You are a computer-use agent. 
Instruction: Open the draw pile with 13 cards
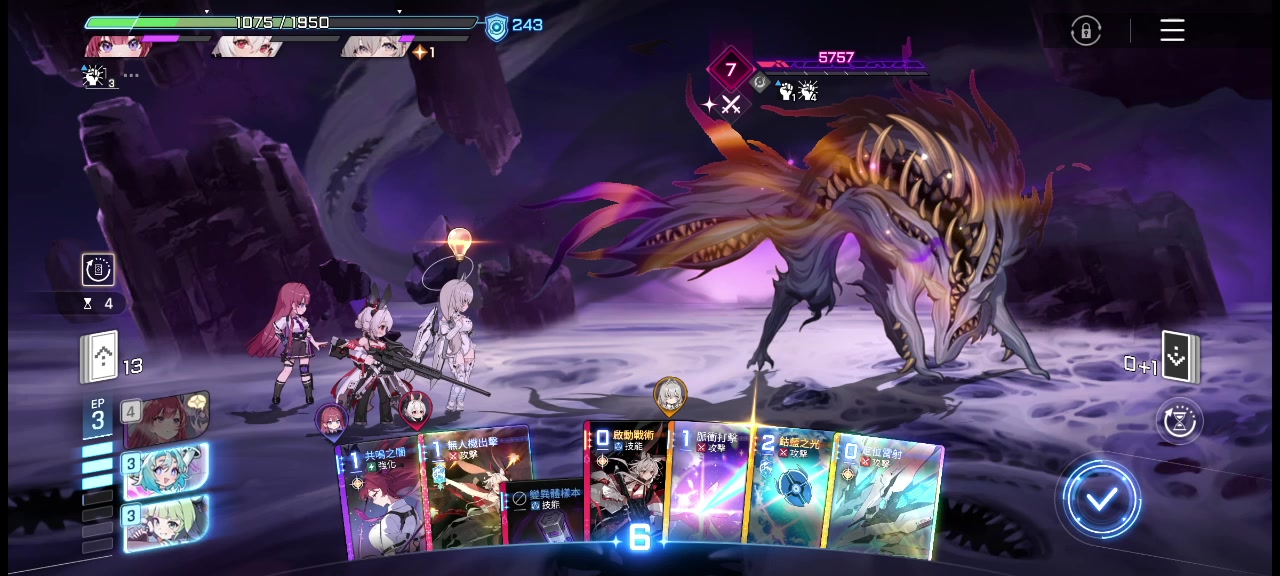100,360
